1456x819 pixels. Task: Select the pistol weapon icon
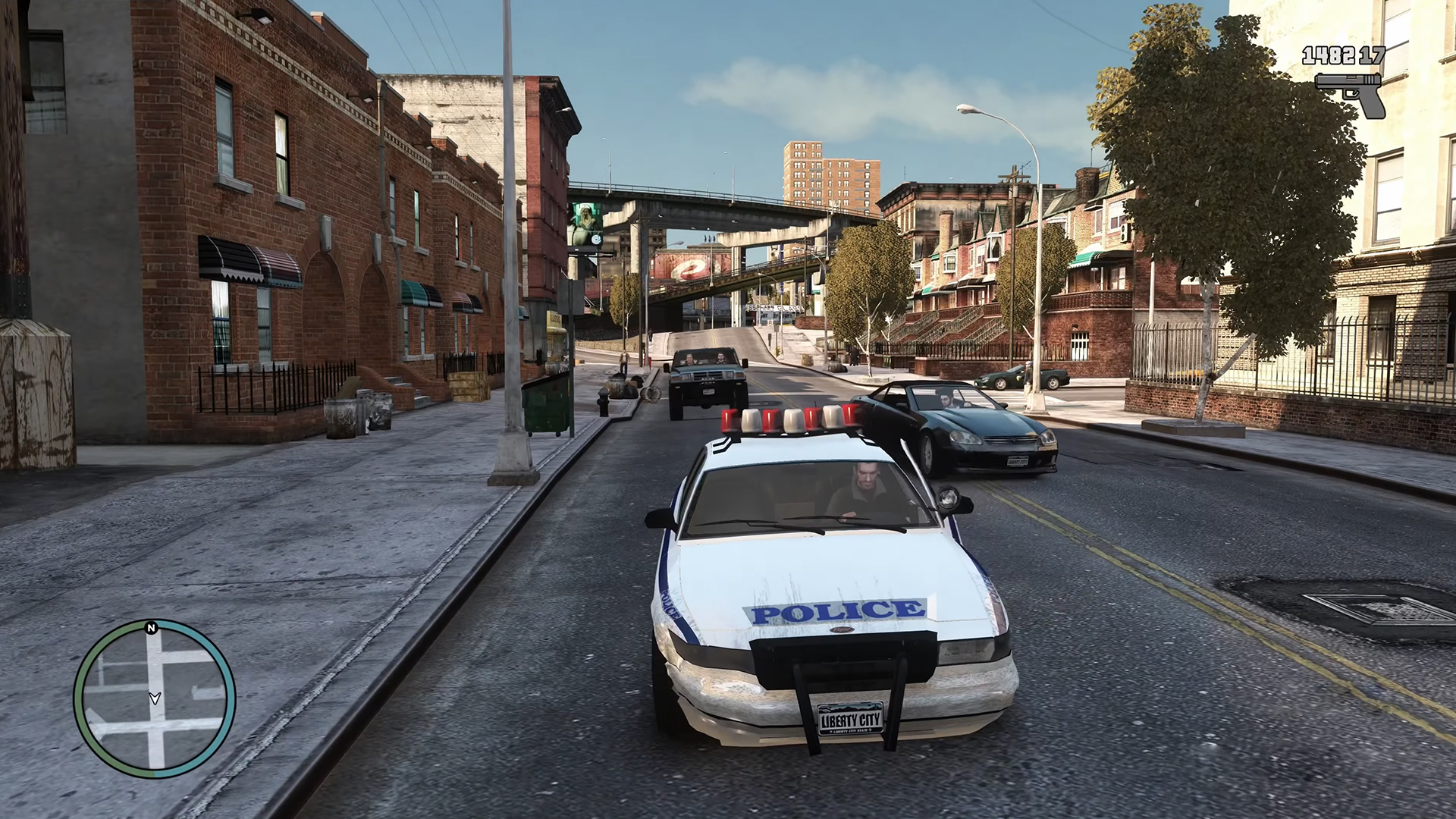coord(1351,94)
